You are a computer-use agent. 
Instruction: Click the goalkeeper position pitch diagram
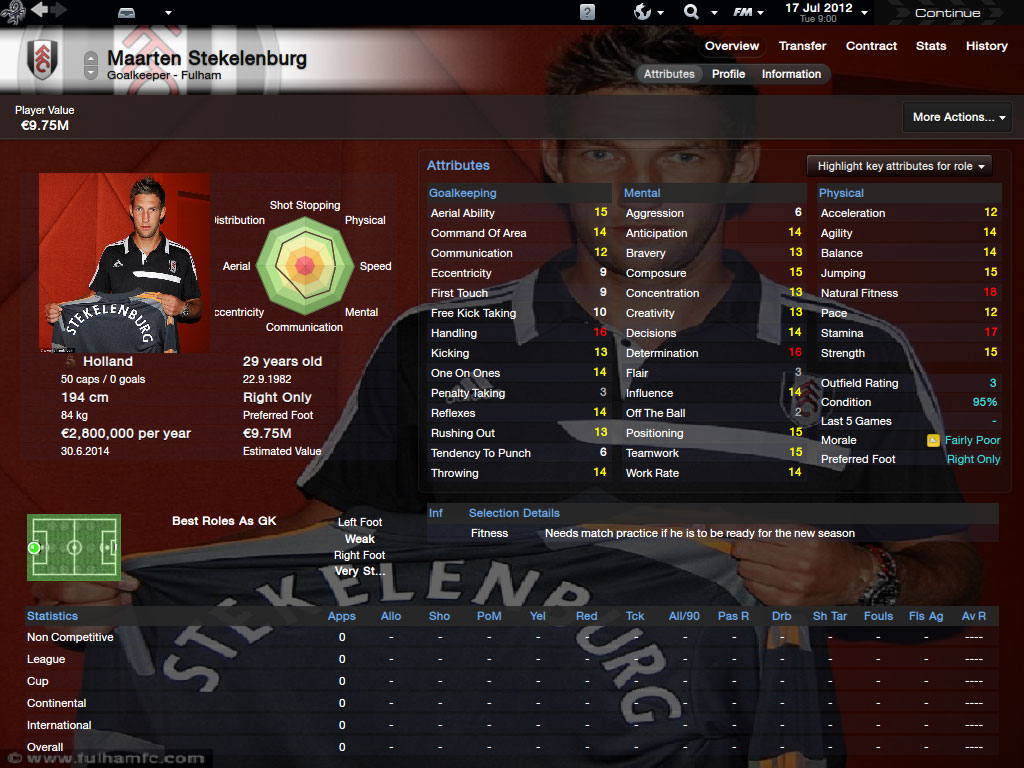pos(74,547)
